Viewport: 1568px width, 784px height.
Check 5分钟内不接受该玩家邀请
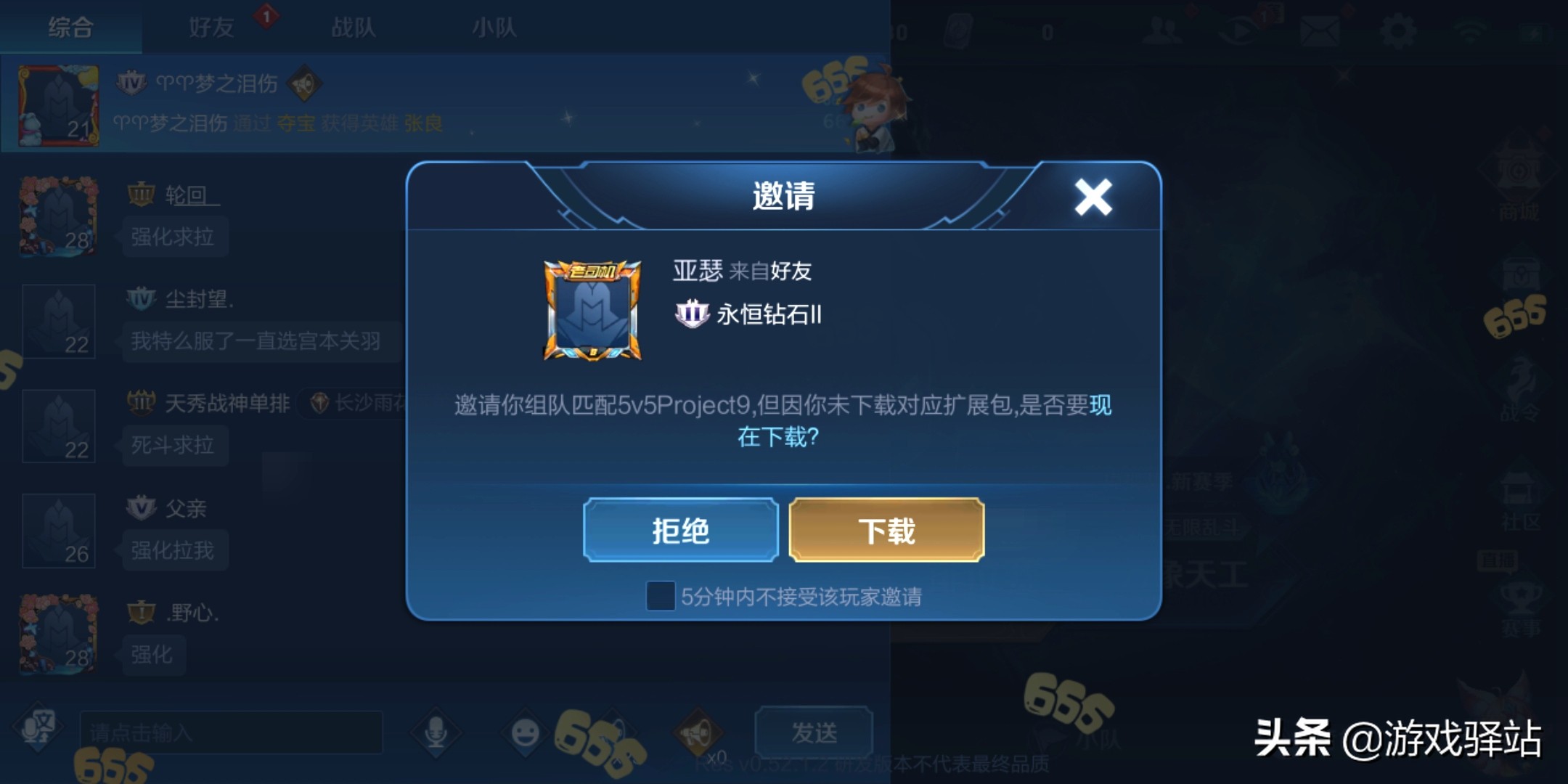[662, 597]
